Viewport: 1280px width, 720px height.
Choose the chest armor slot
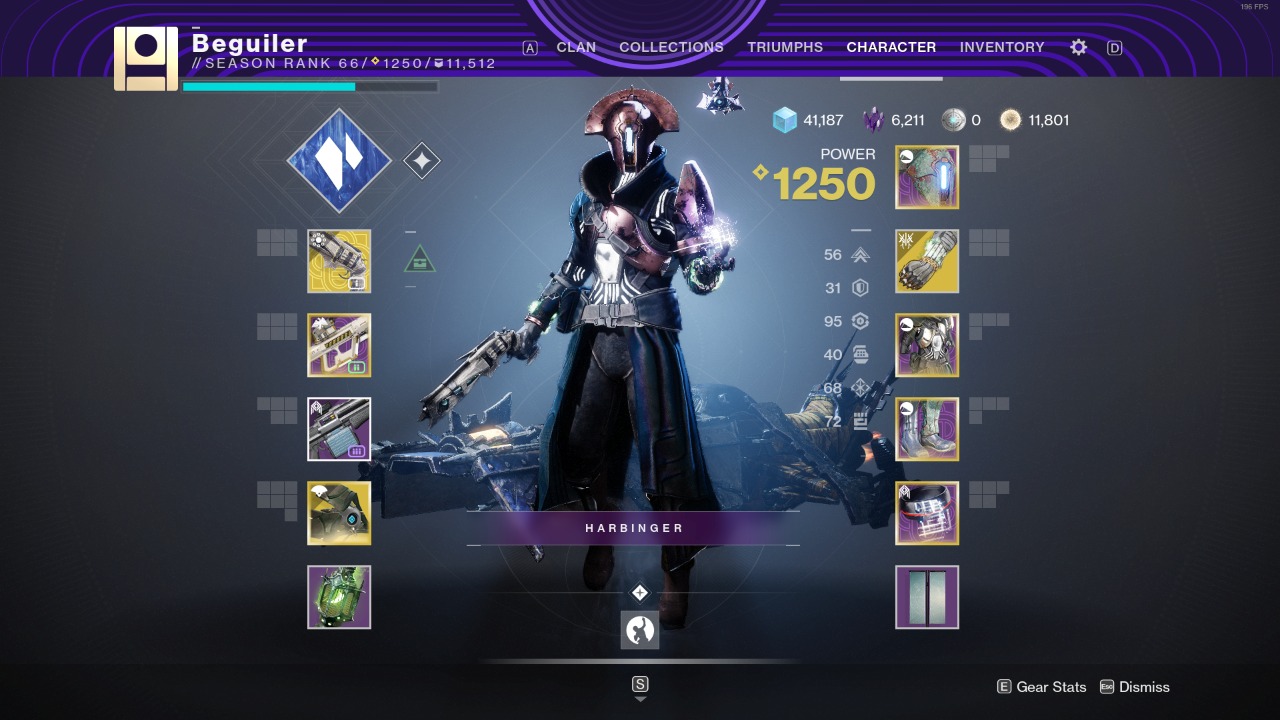pos(927,345)
